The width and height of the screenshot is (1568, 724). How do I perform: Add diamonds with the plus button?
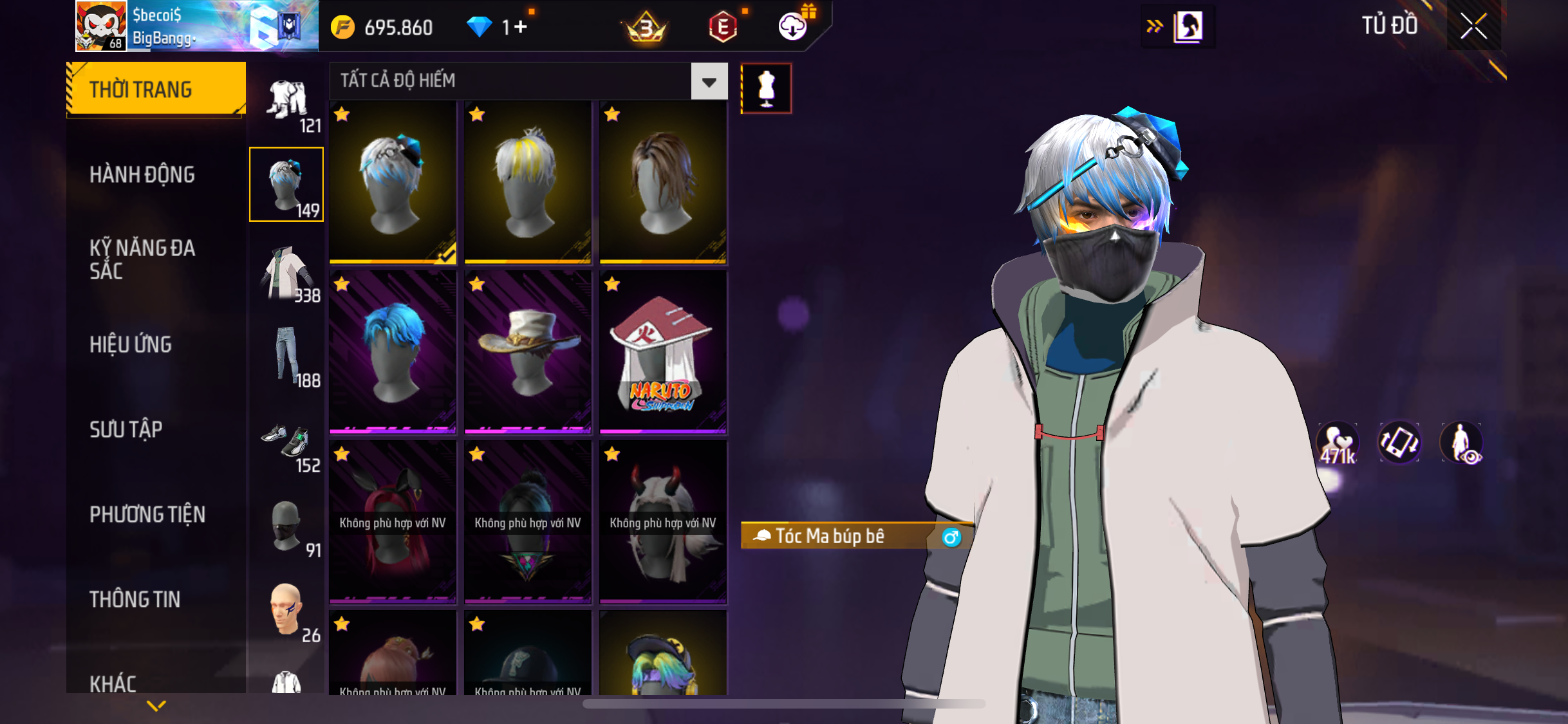click(x=521, y=27)
